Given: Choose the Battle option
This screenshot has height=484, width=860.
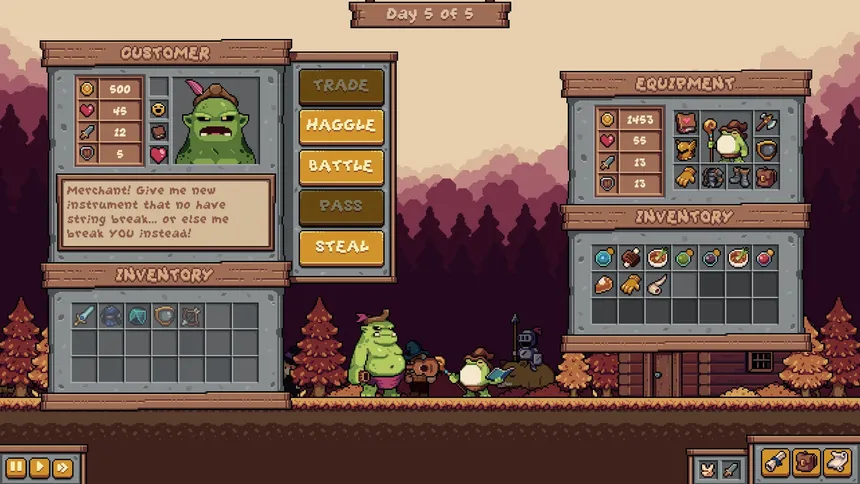Looking at the screenshot, I should (x=341, y=166).
